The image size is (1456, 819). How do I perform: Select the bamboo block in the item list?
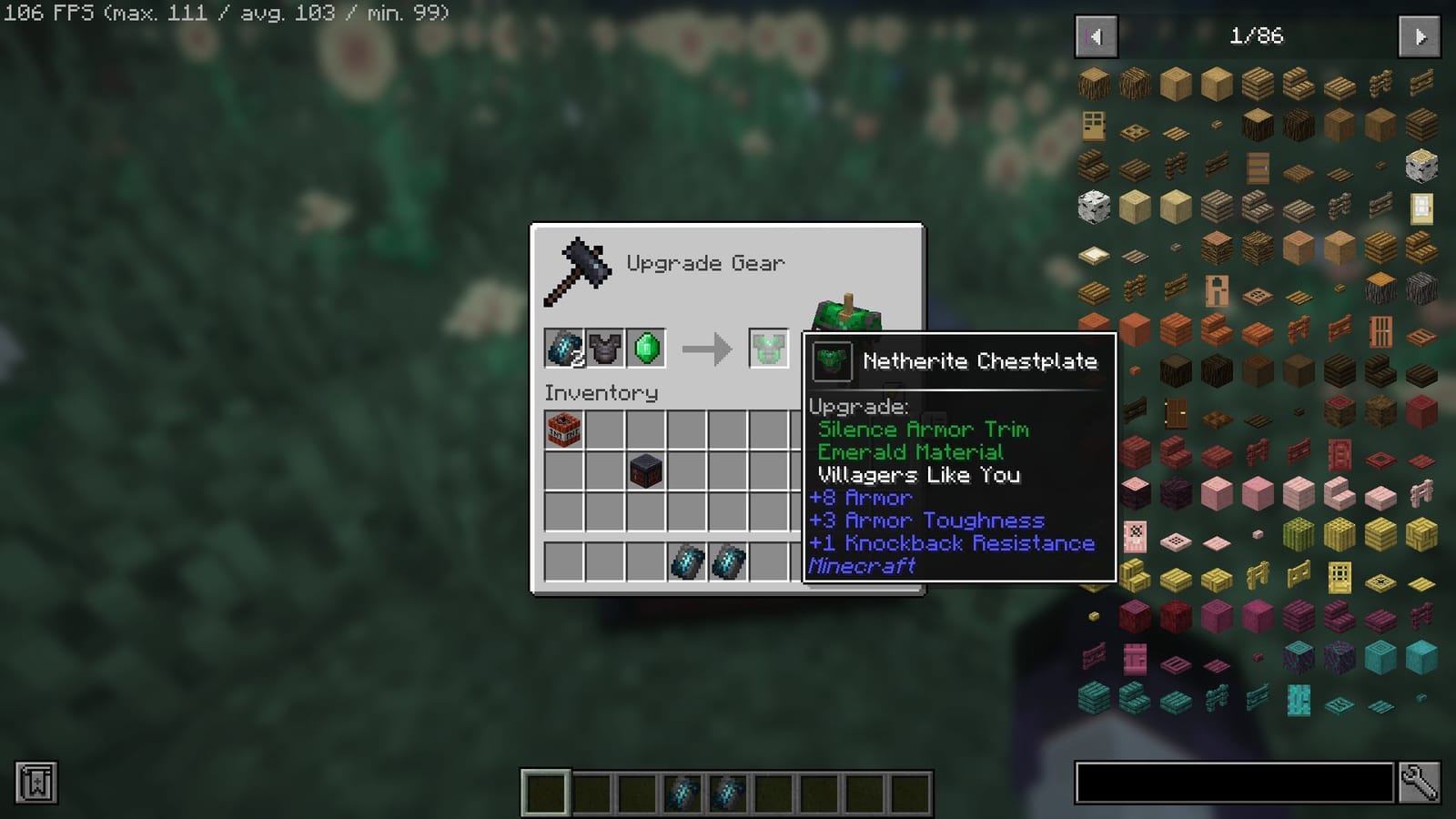1299,533
